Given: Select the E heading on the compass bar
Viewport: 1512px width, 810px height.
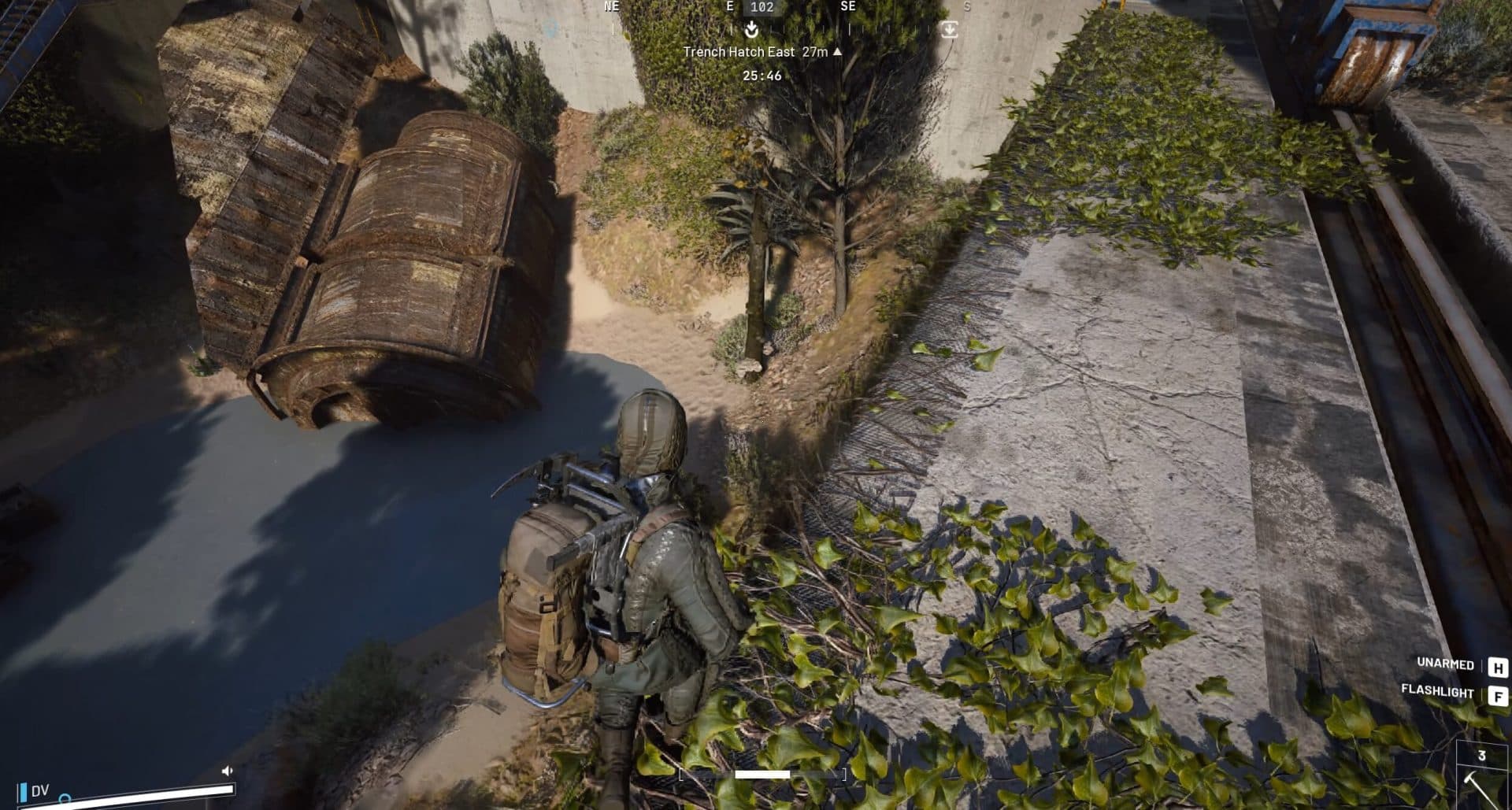Looking at the screenshot, I should click(x=730, y=8).
